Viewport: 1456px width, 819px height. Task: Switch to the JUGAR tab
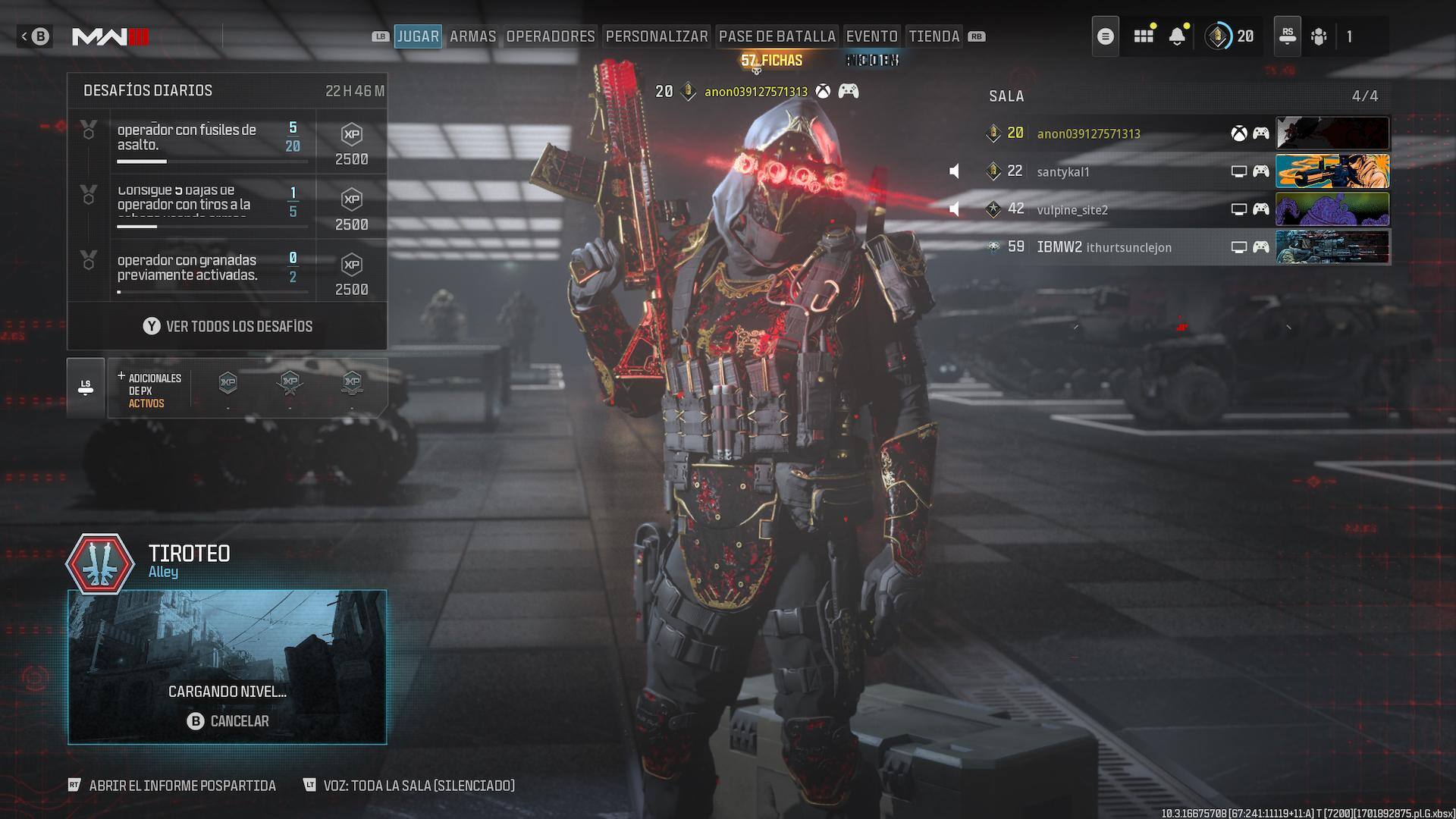point(418,36)
